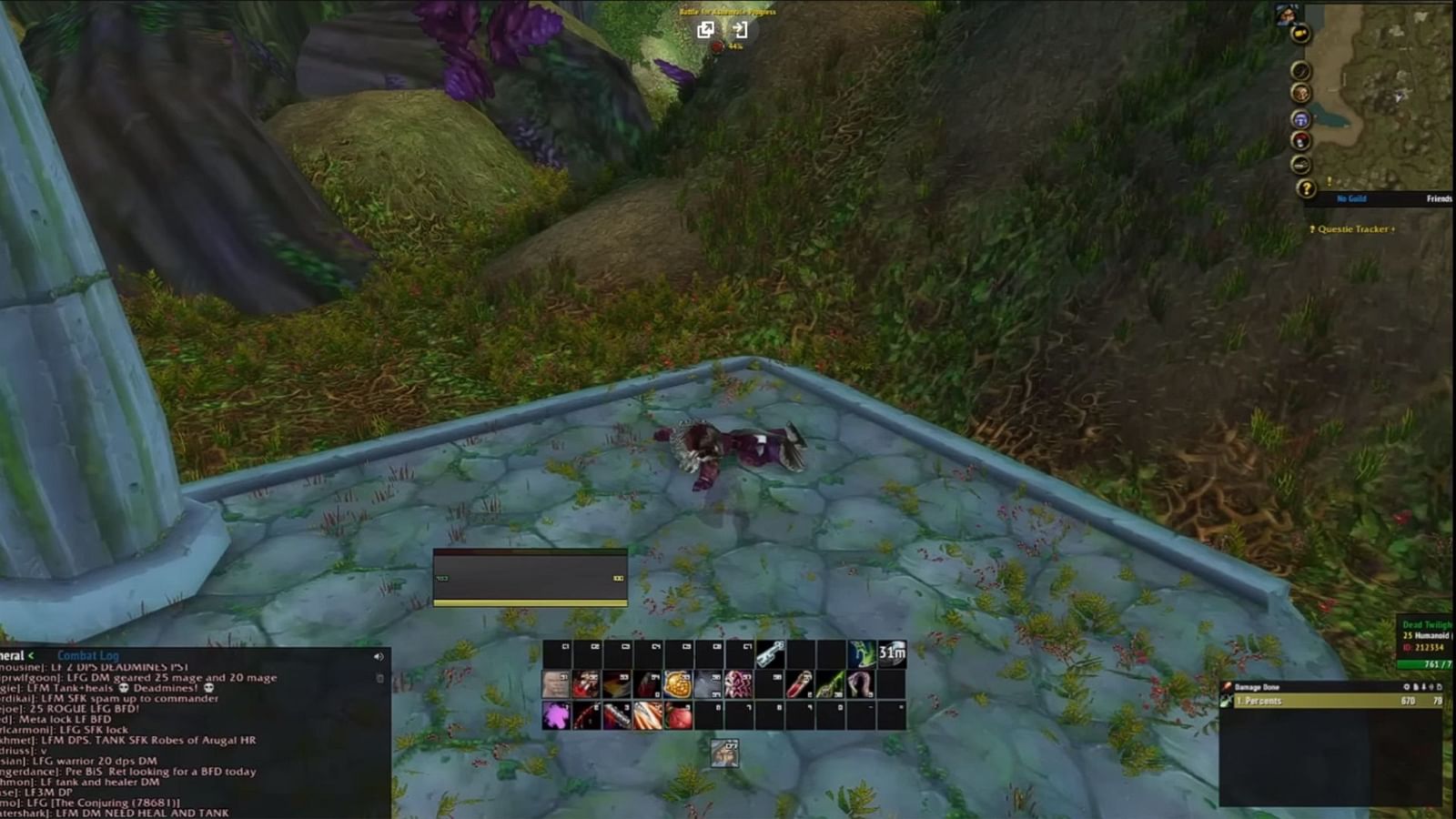
Task: Click the No Guild label under the minimap
Action: pos(1350,197)
